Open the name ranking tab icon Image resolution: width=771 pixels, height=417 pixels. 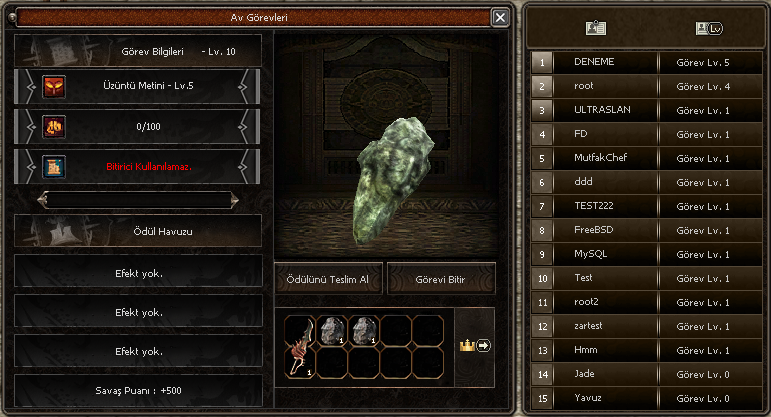[596, 29]
